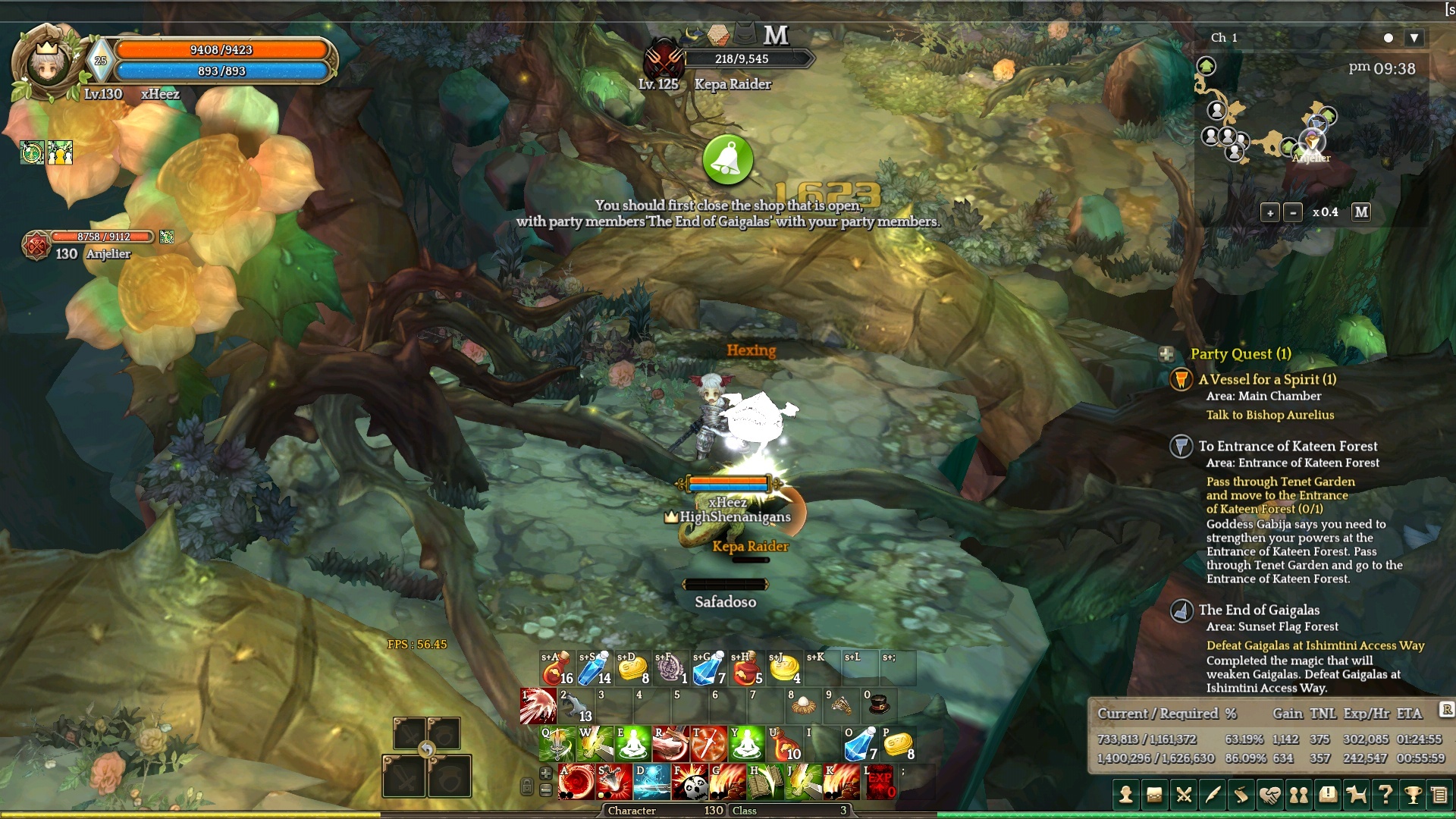Use the top hat item in slot 0

(879, 706)
